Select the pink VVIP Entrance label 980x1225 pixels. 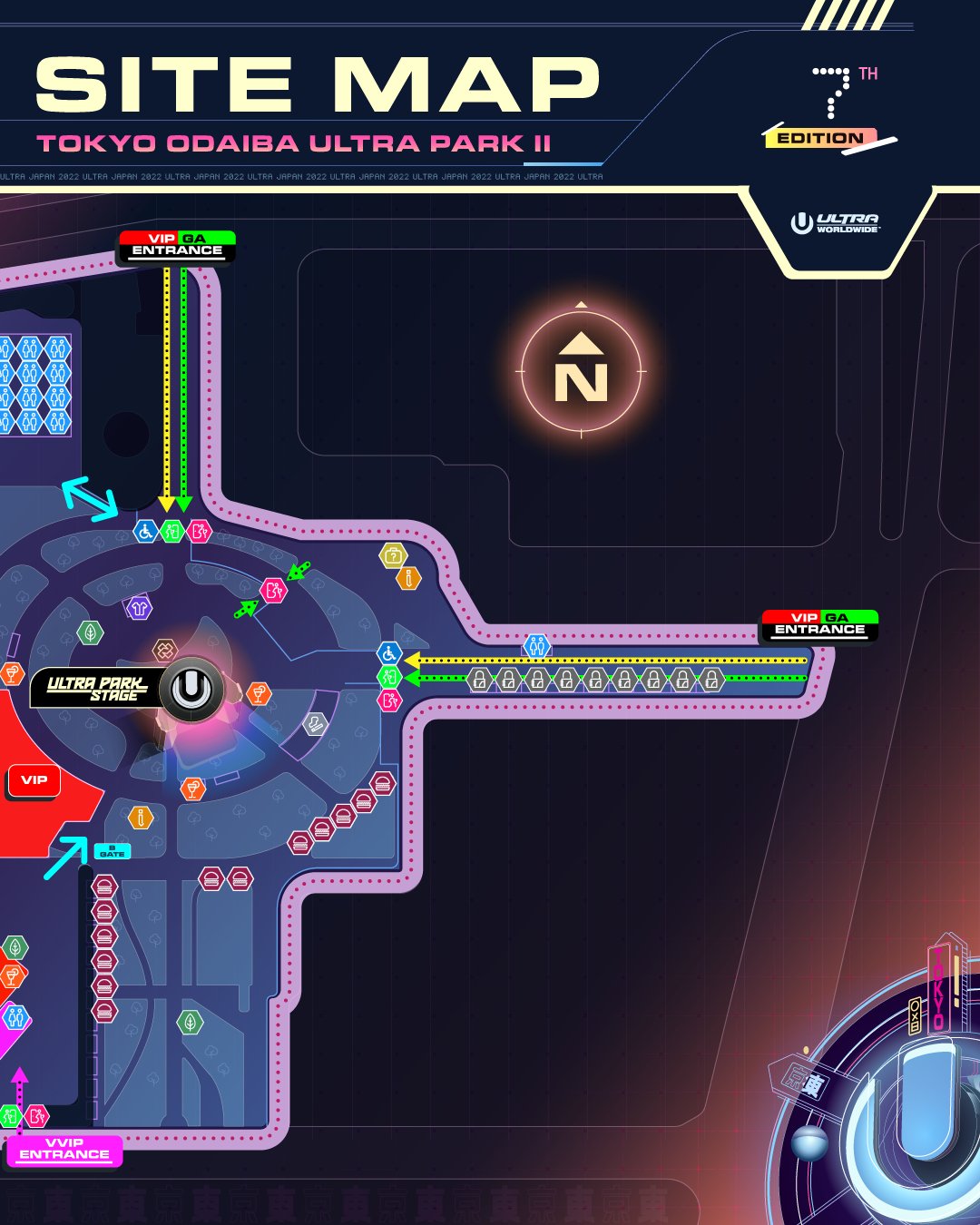(x=64, y=1150)
